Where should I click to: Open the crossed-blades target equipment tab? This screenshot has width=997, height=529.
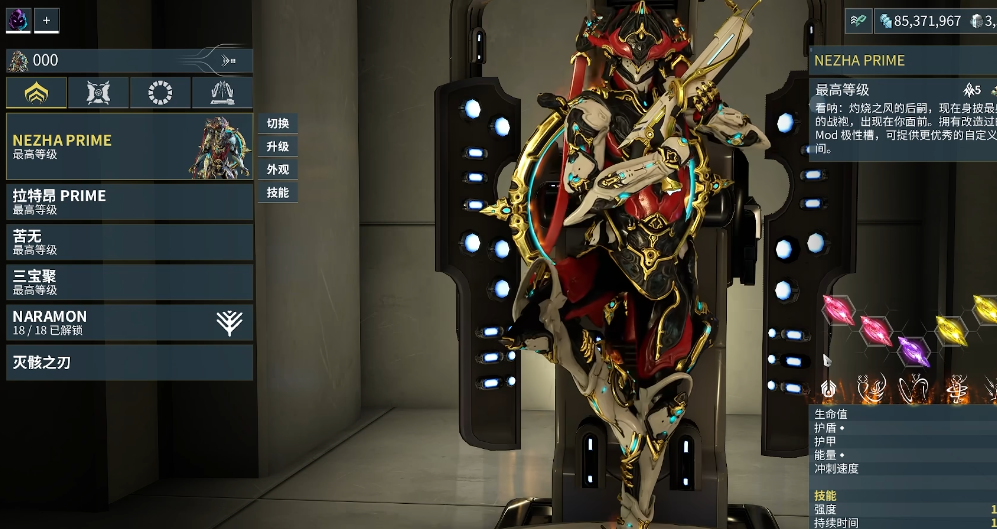pyautogui.click(x=99, y=93)
